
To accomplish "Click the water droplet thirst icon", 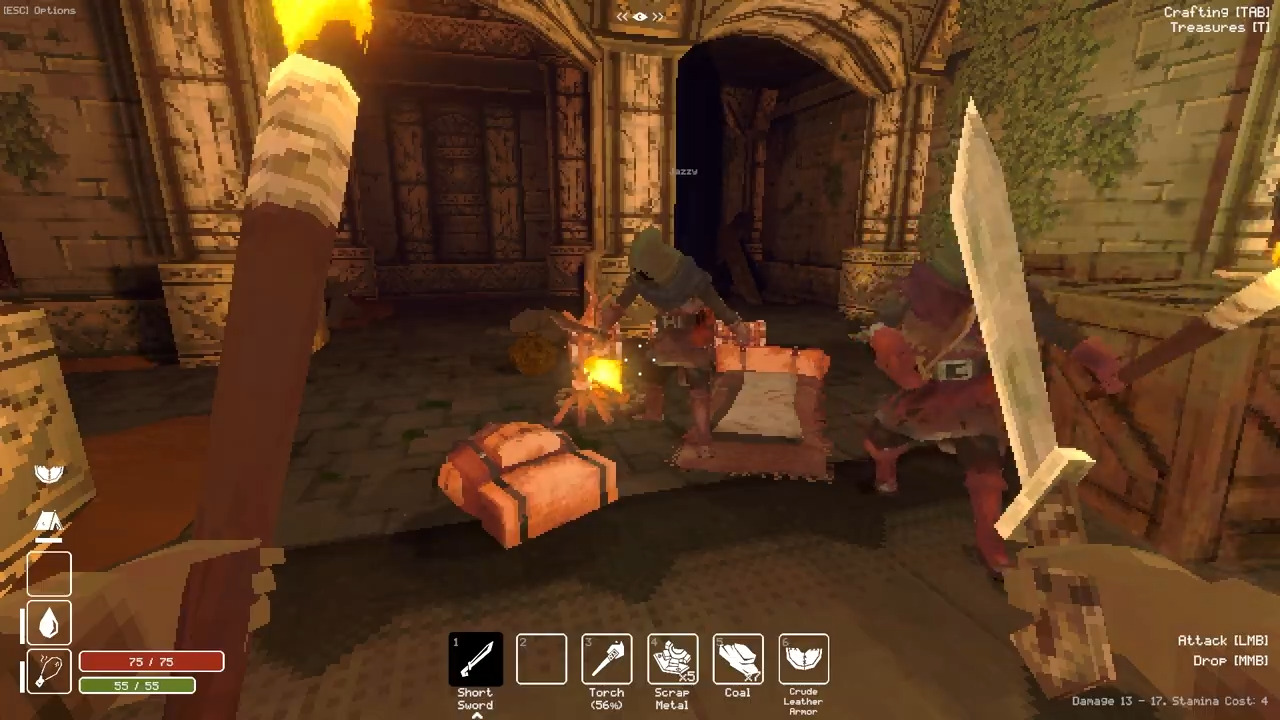I will click(x=48, y=623).
